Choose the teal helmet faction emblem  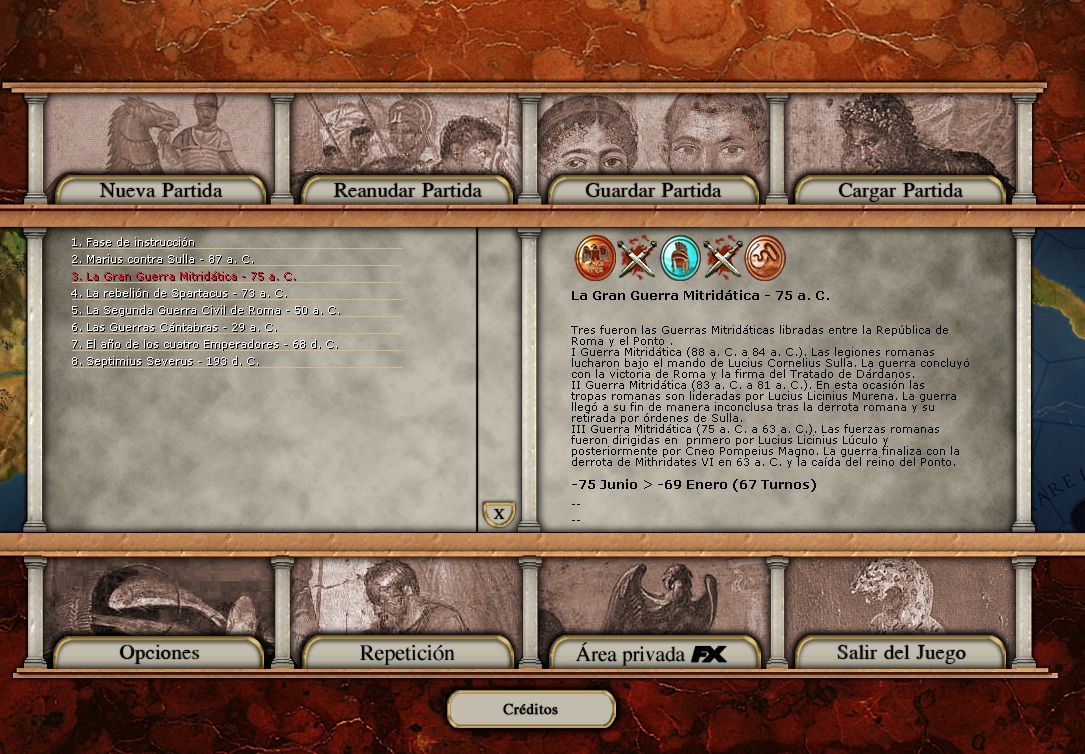[680, 258]
